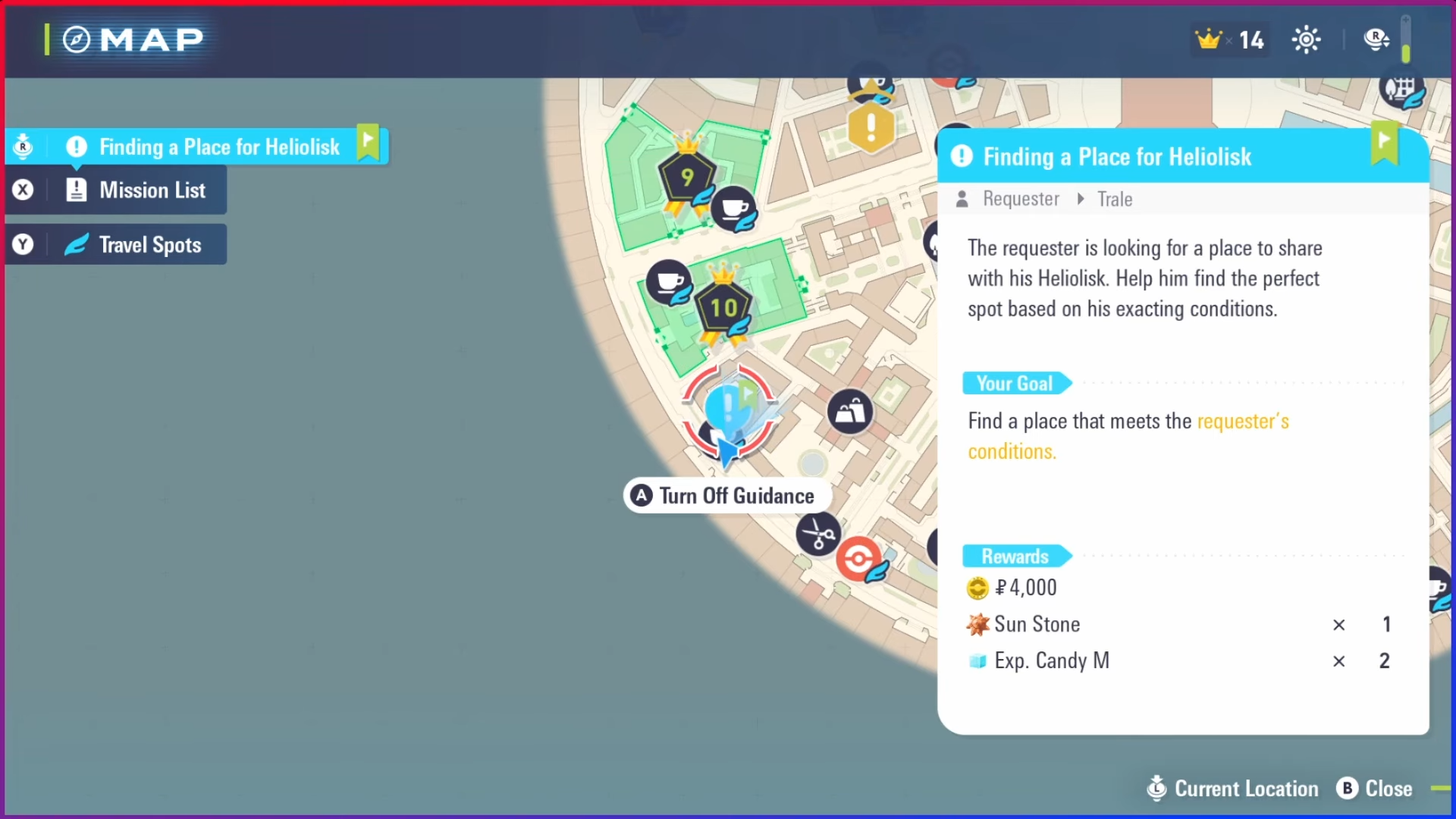Open the weather icon in the top bar

click(x=1307, y=39)
